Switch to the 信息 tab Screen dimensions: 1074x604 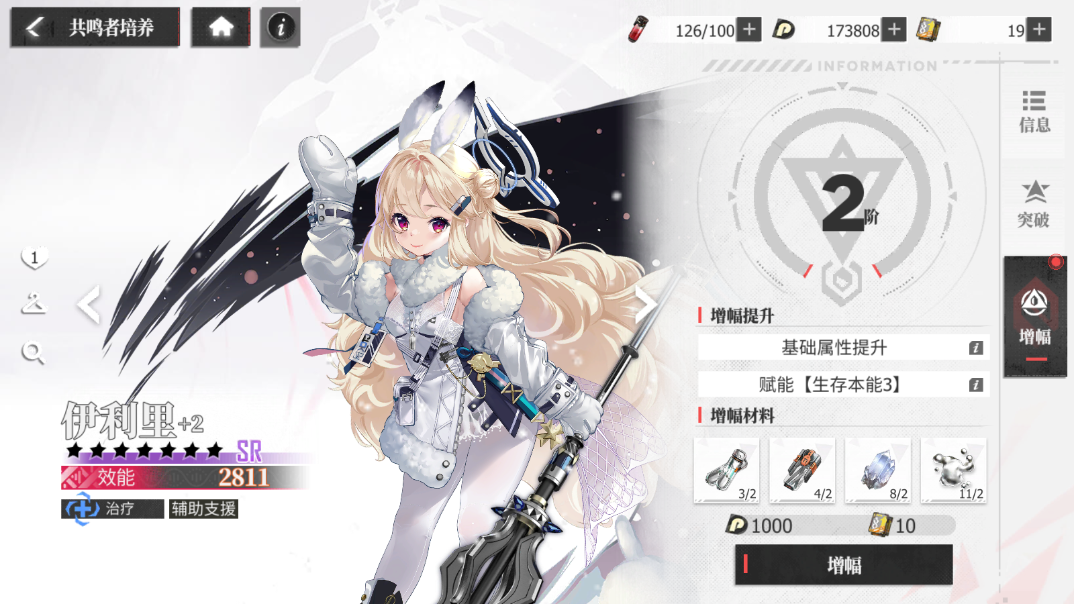(1034, 111)
